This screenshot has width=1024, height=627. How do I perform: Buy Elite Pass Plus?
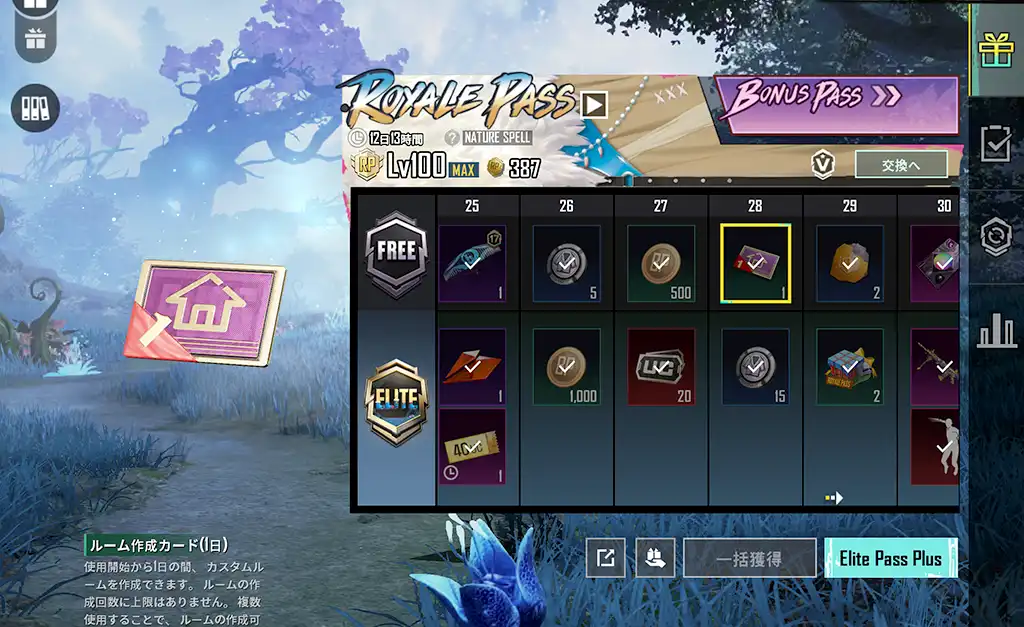click(890, 558)
